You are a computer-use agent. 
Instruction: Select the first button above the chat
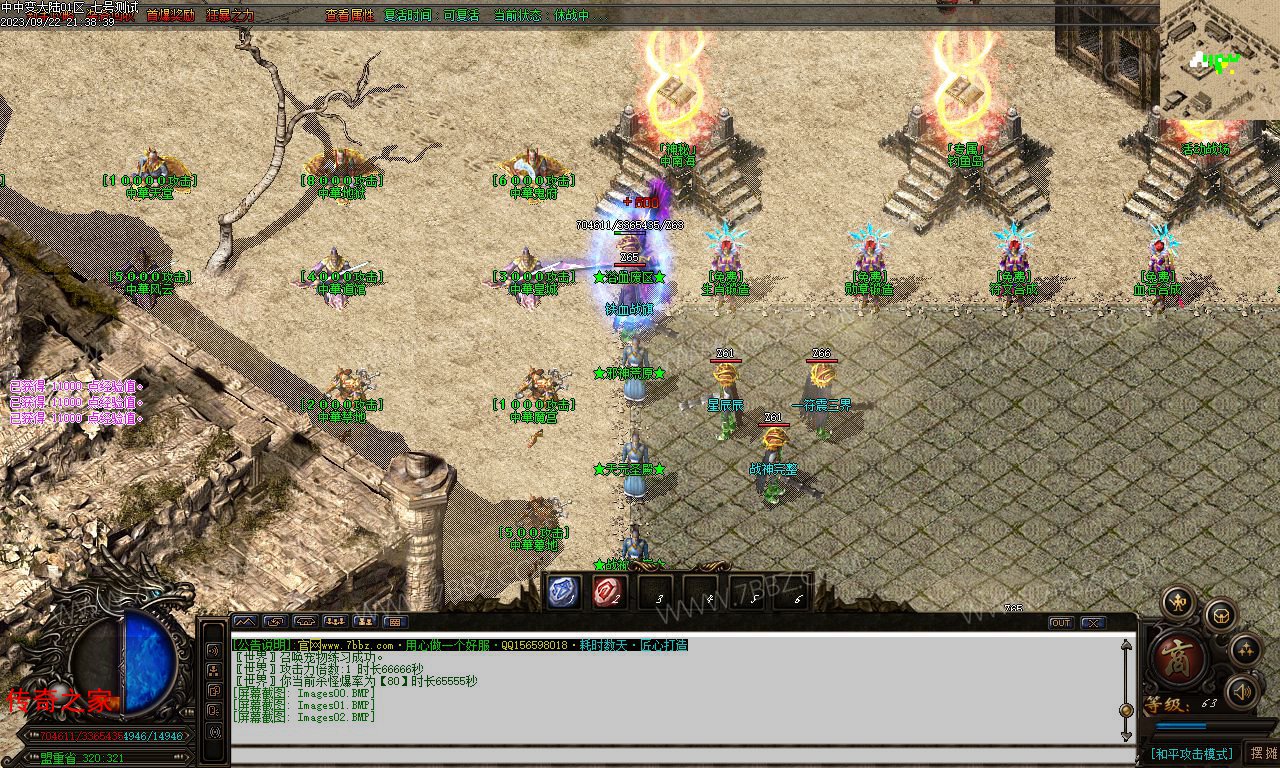pos(245,622)
